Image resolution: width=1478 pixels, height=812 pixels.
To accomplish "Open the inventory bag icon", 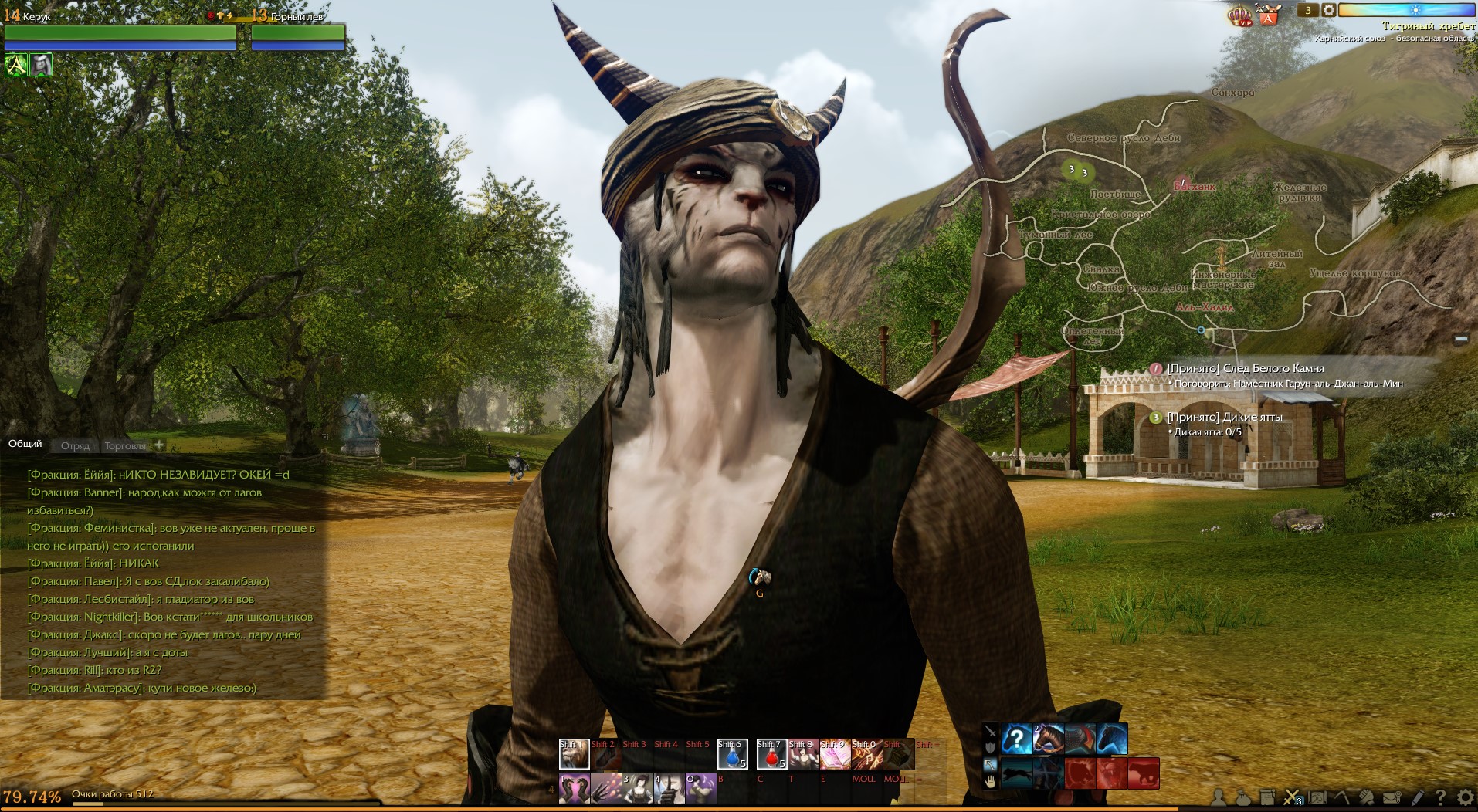I will tap(1242, 797).
